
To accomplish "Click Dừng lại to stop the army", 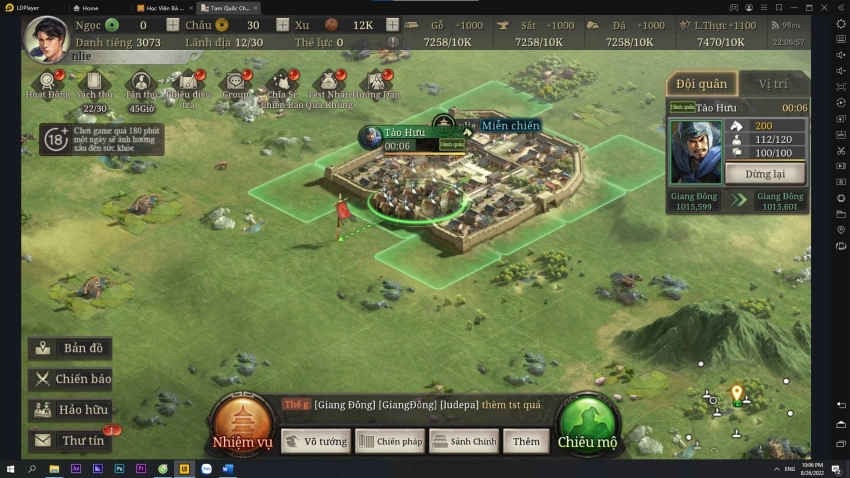I will 765,173.
